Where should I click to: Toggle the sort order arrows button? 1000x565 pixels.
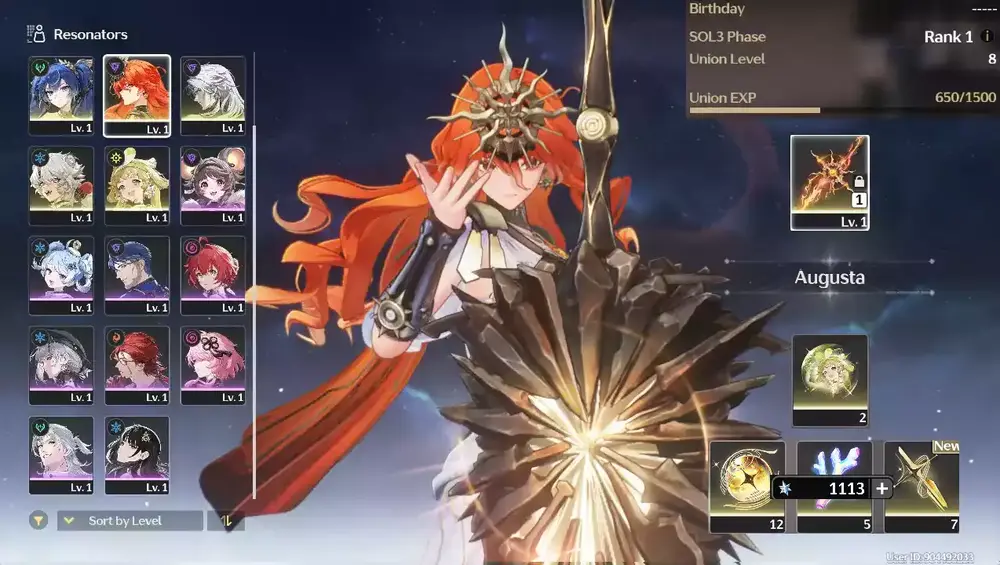tap(225, 521)
